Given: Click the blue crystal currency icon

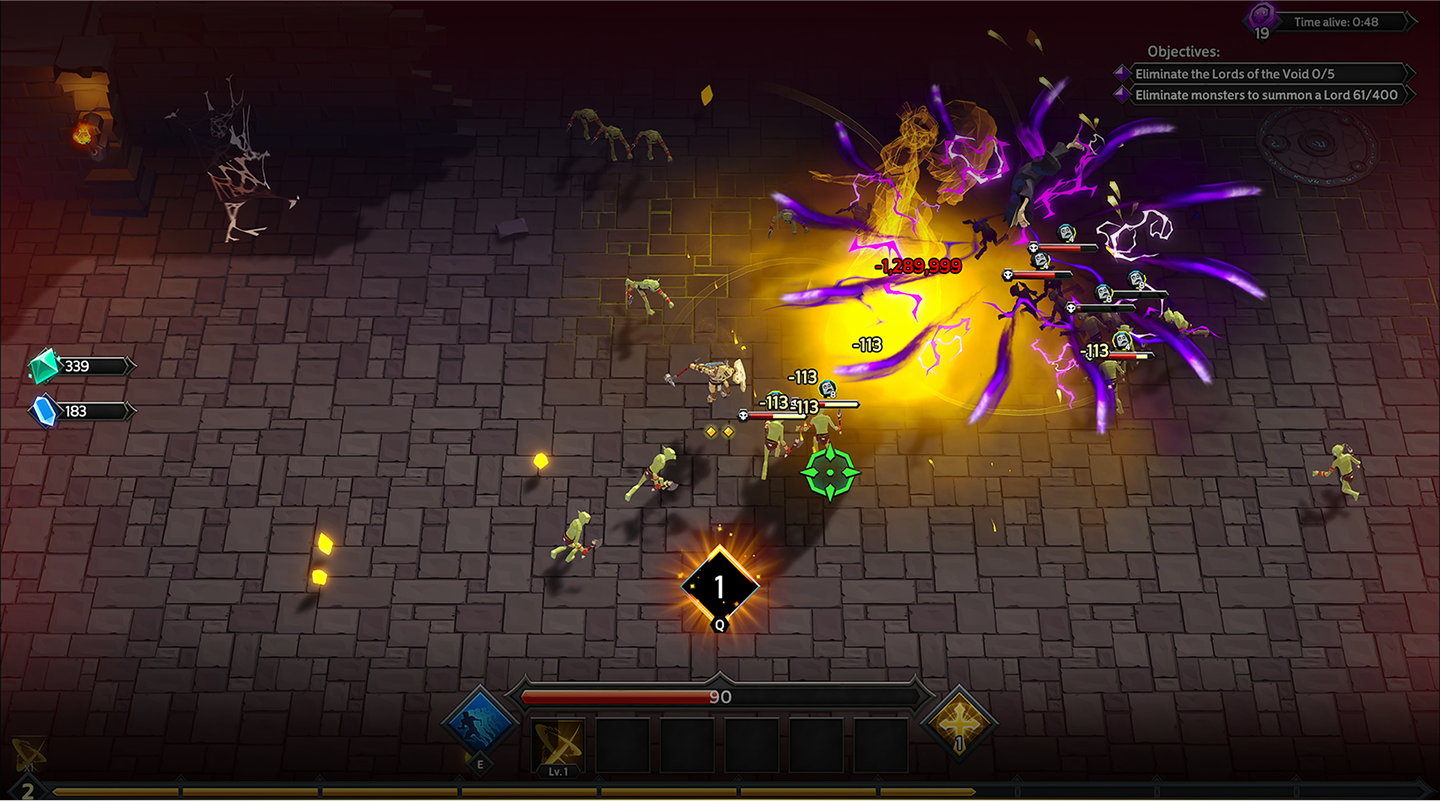Looking at the screenshot, I should (x=45, y=411).
